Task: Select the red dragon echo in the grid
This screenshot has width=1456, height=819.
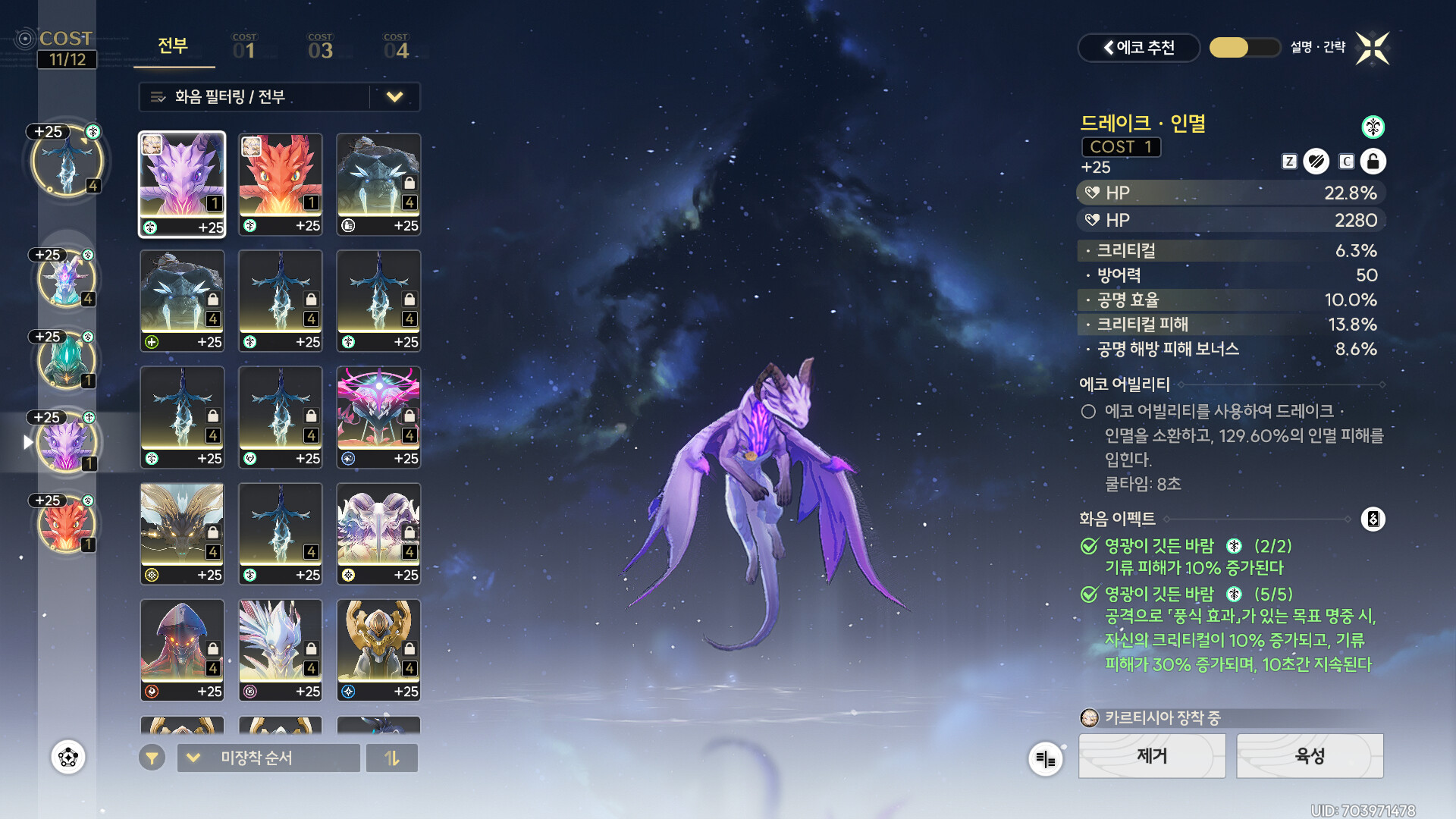Action: coord(280,184)
